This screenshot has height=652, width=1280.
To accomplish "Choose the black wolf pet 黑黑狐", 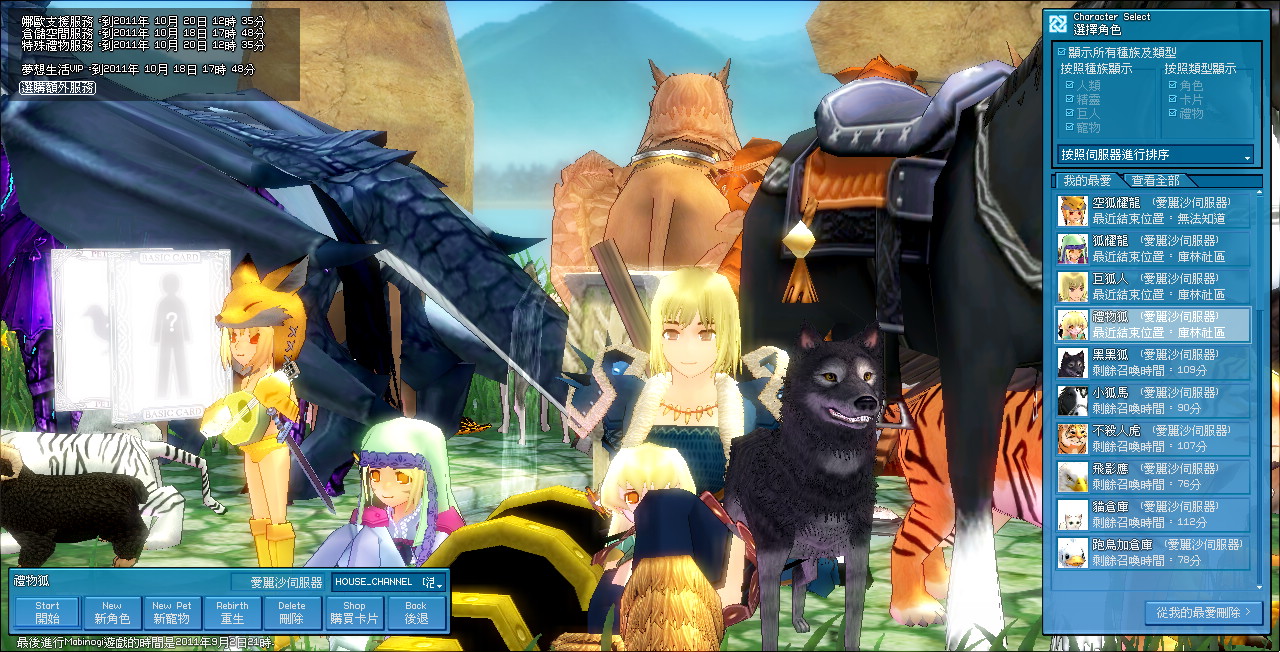I will 1153,362.
